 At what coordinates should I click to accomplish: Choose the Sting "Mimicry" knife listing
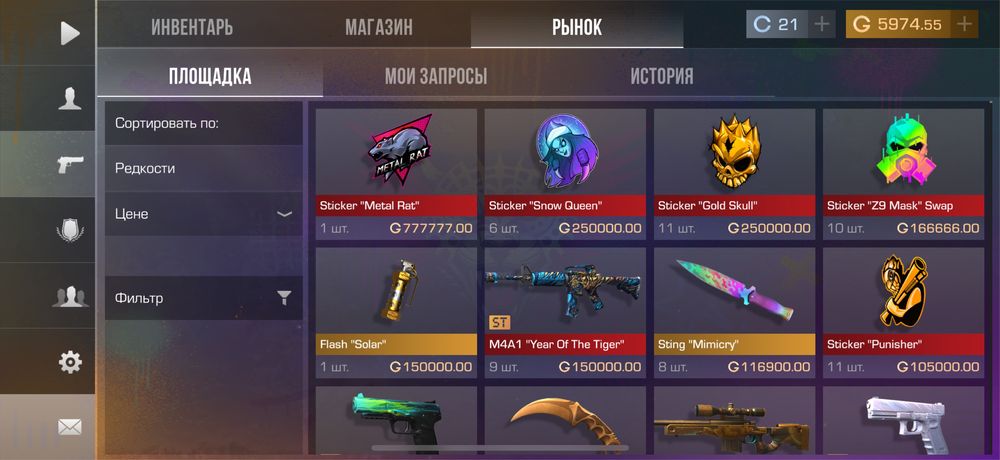click(x=734, y=312)
